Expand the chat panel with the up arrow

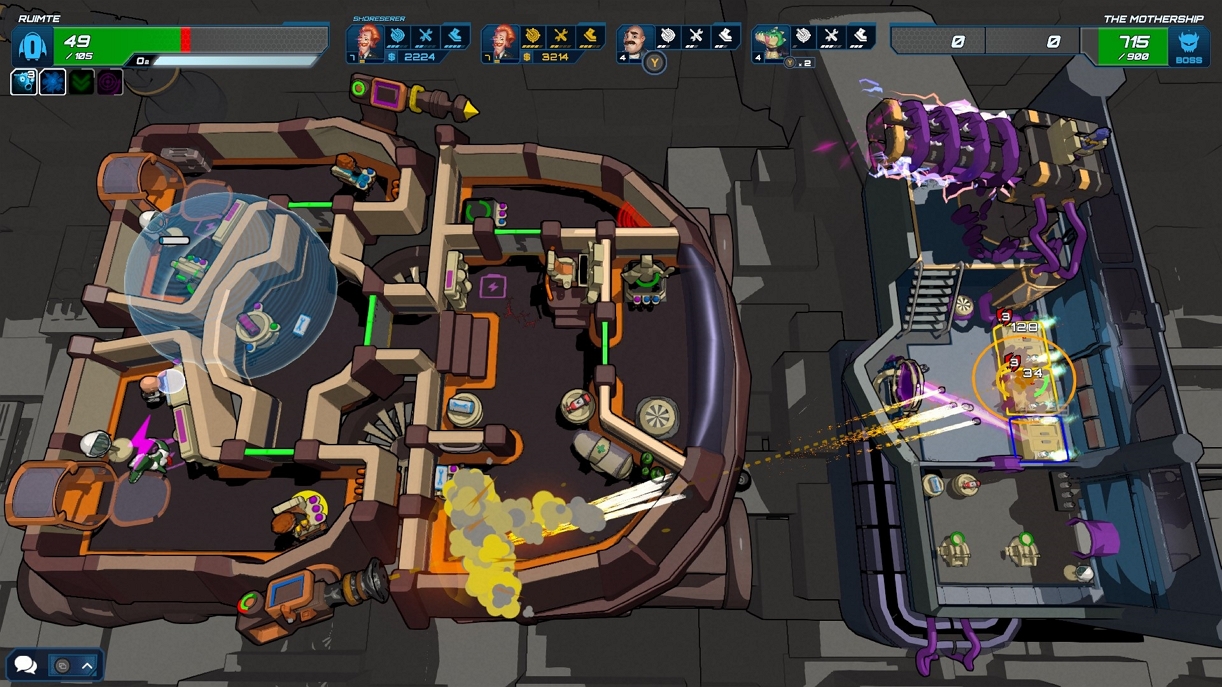tap(88, 665)
